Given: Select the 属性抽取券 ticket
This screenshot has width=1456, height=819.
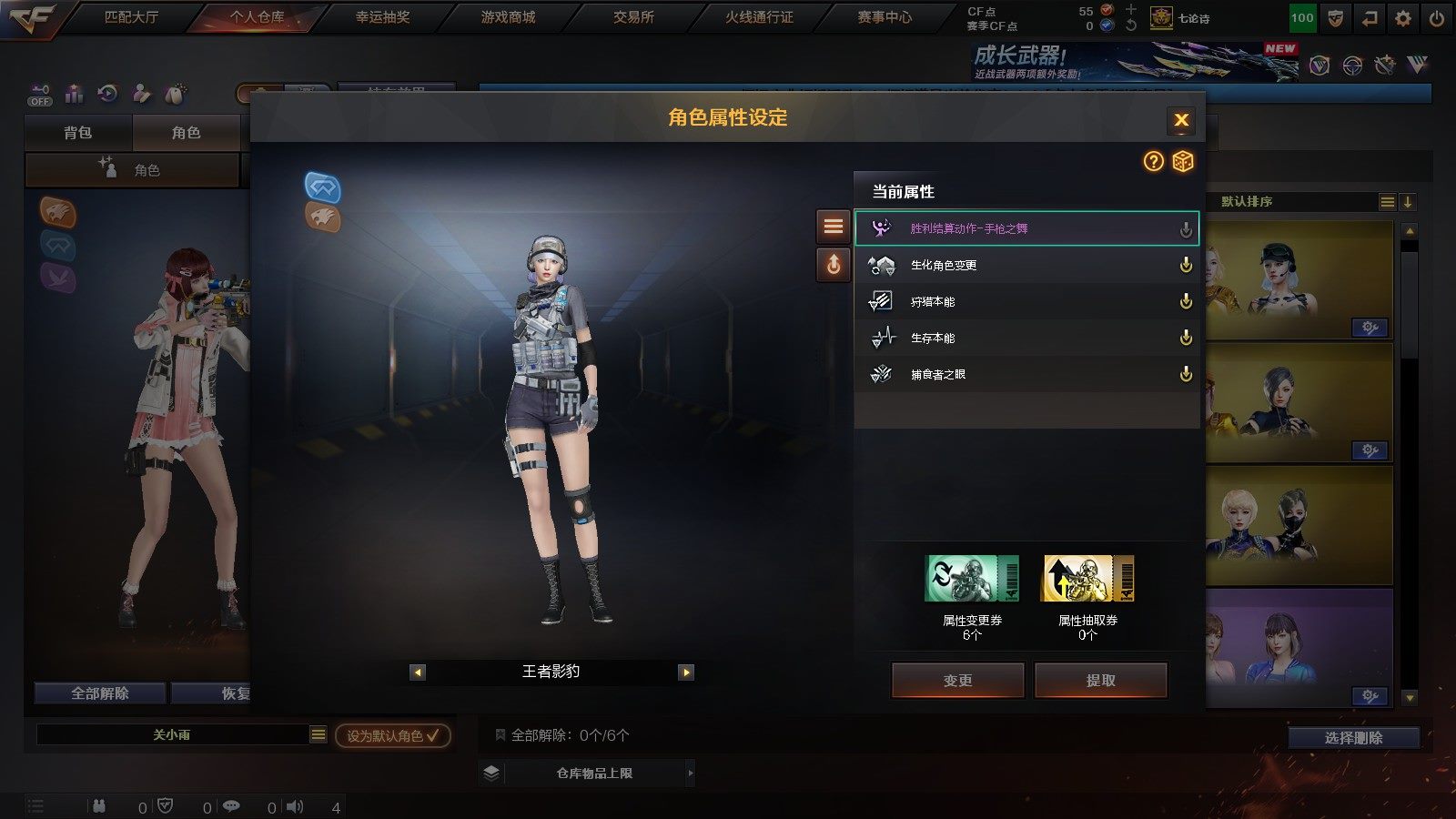Looking at the screenshot, I should pyautogui.click(x=1087, y=579).
